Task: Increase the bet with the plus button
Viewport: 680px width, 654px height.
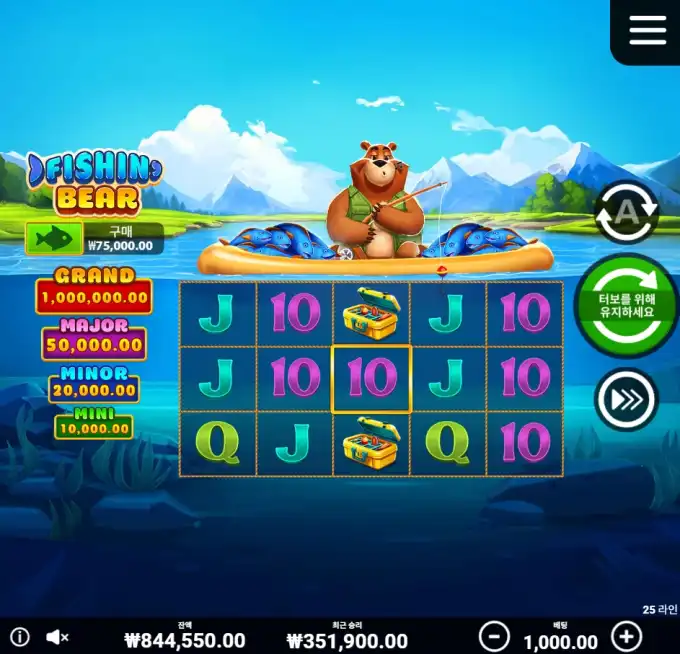Action: pos(626,636)
